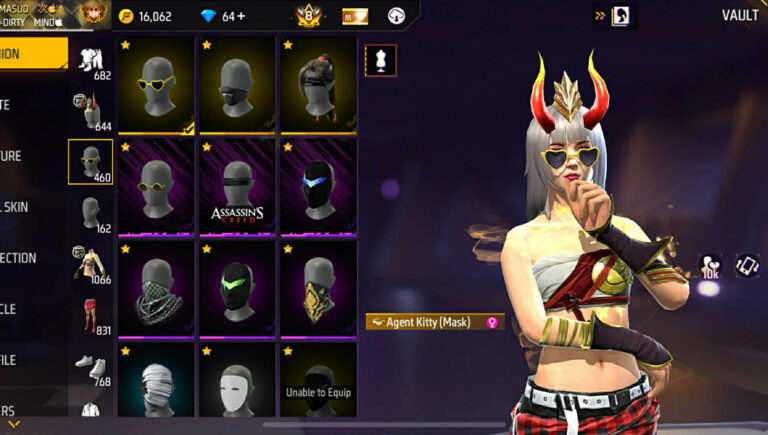Open the Agent Kitty (Mask) label
Image resolution: width=768 pixels, height=435 pixels.
coord(435,323)
